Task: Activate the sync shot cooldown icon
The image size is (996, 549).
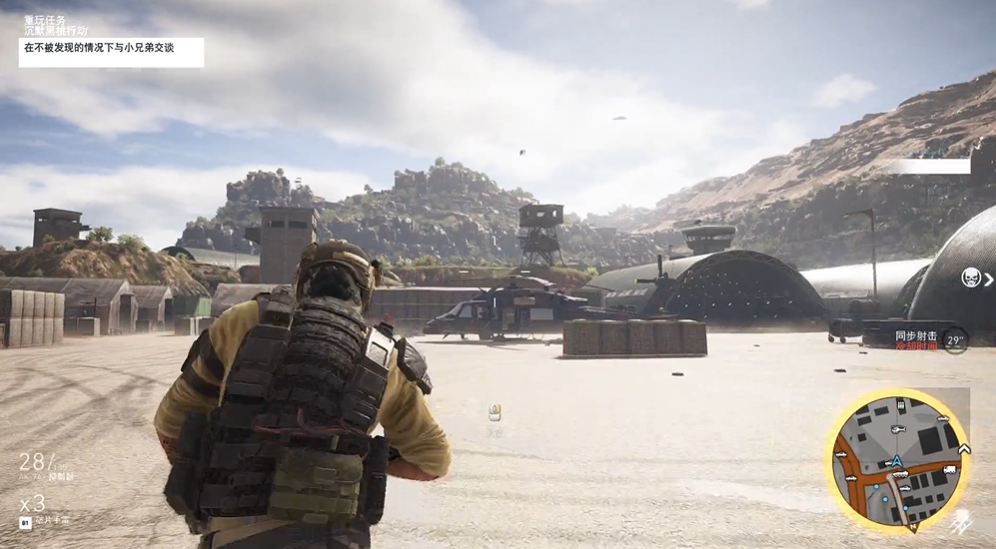Action: 955,341
